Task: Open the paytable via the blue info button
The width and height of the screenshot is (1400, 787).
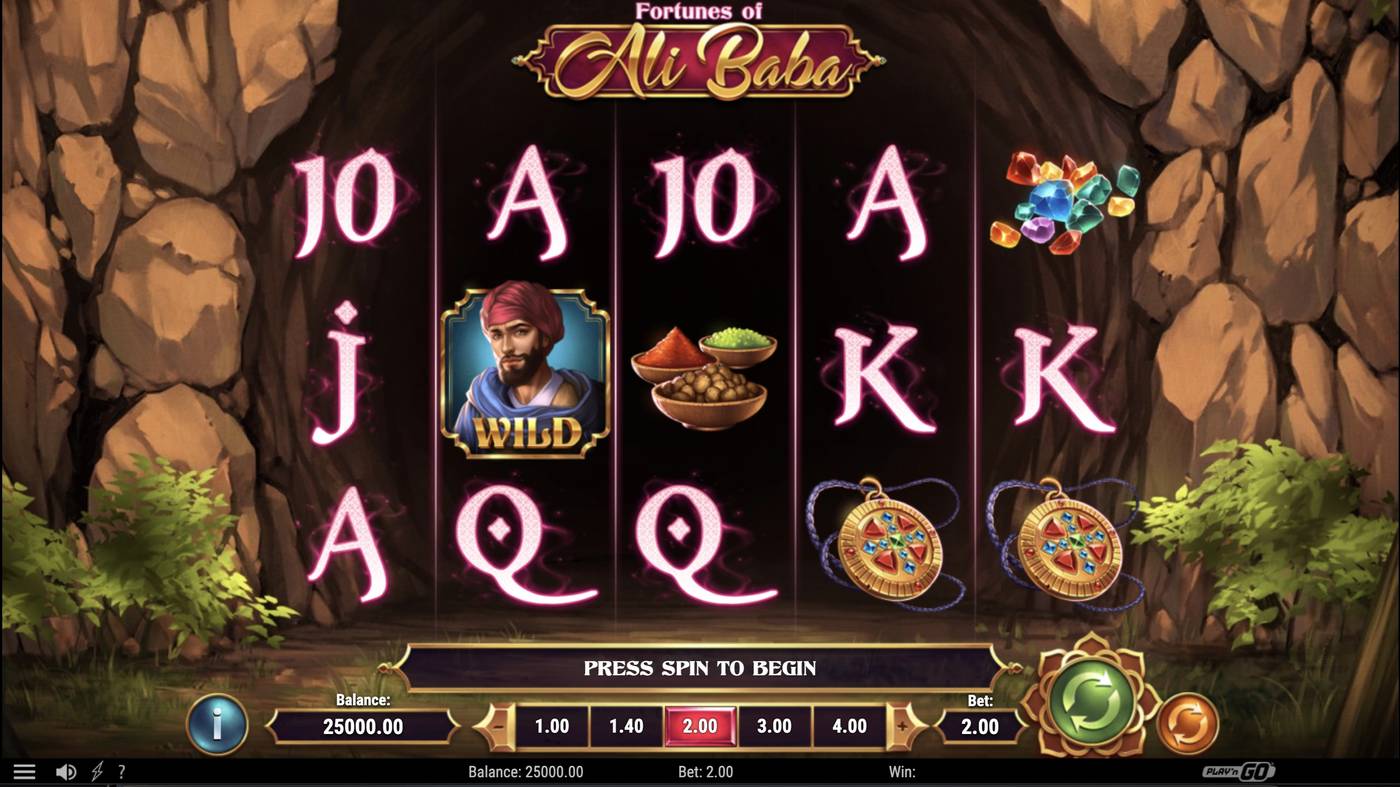Action: click(216, 726)
